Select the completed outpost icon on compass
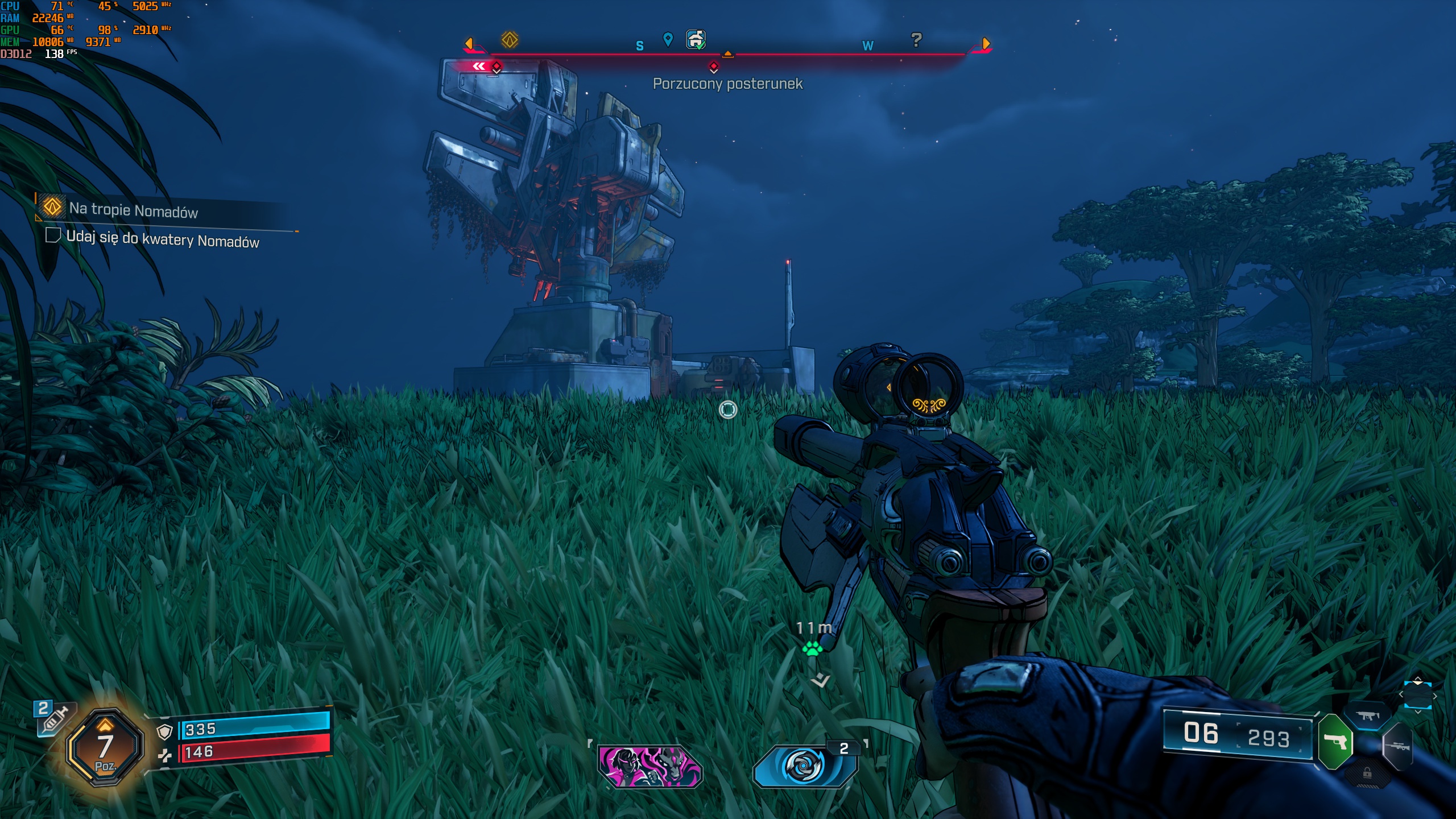Screen dimensions: 1456x819 (696, 40)
